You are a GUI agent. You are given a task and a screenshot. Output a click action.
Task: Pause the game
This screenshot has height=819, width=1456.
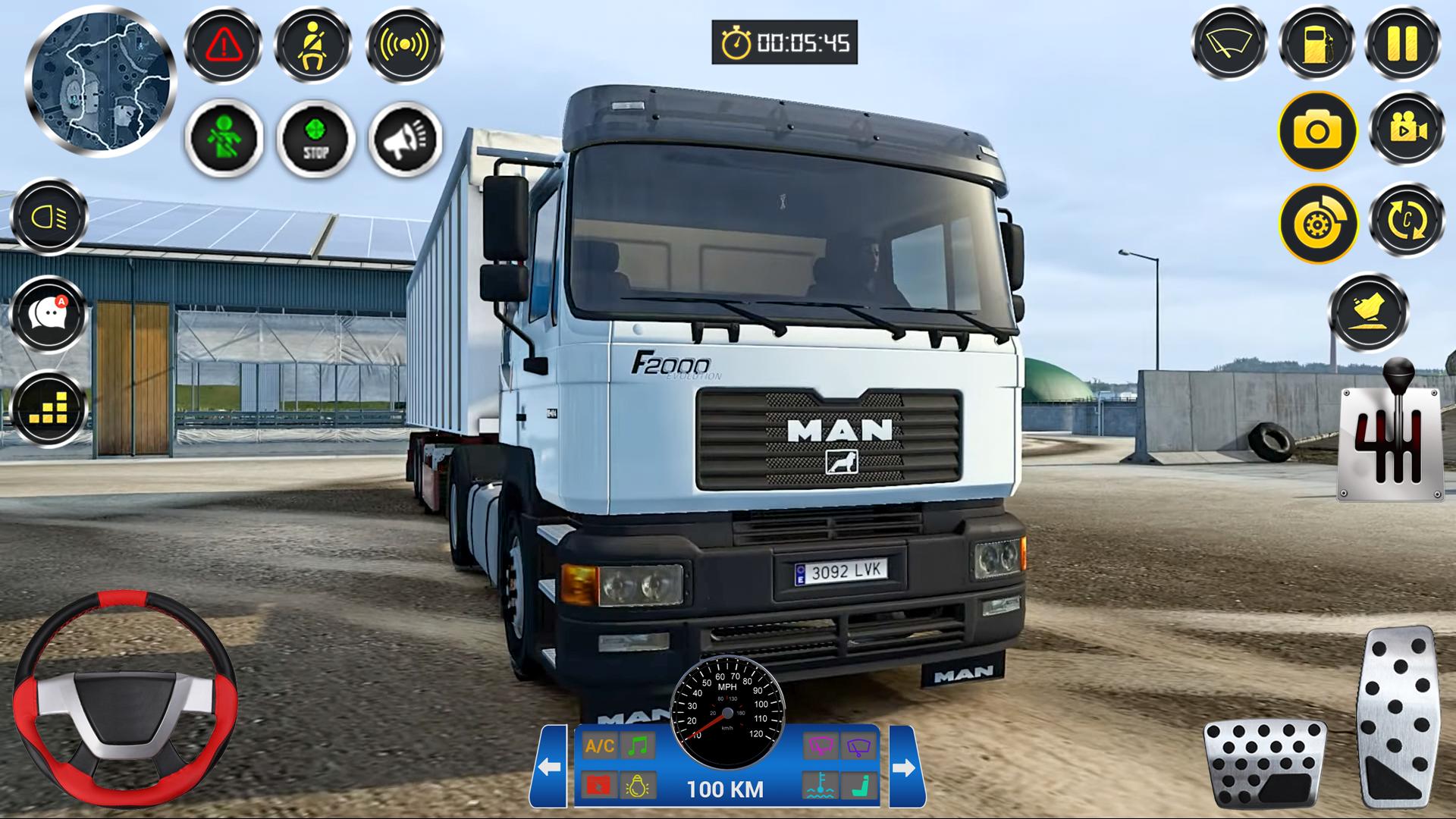pyautogui.click(x=1402, y=43)
